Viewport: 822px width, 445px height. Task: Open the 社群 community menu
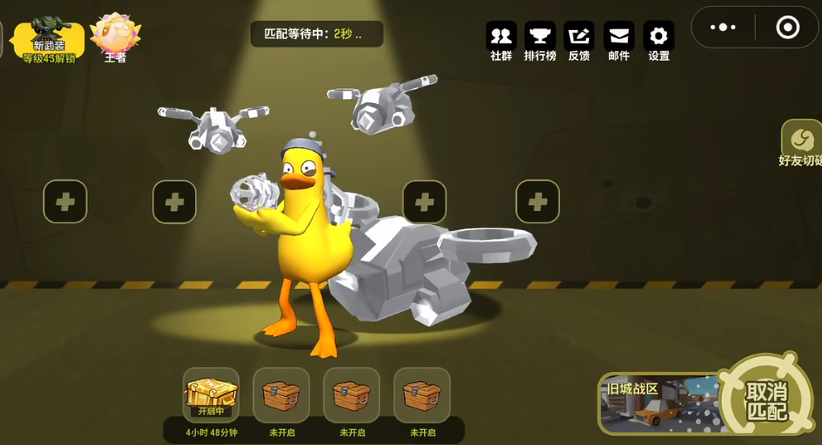(501, 39)
